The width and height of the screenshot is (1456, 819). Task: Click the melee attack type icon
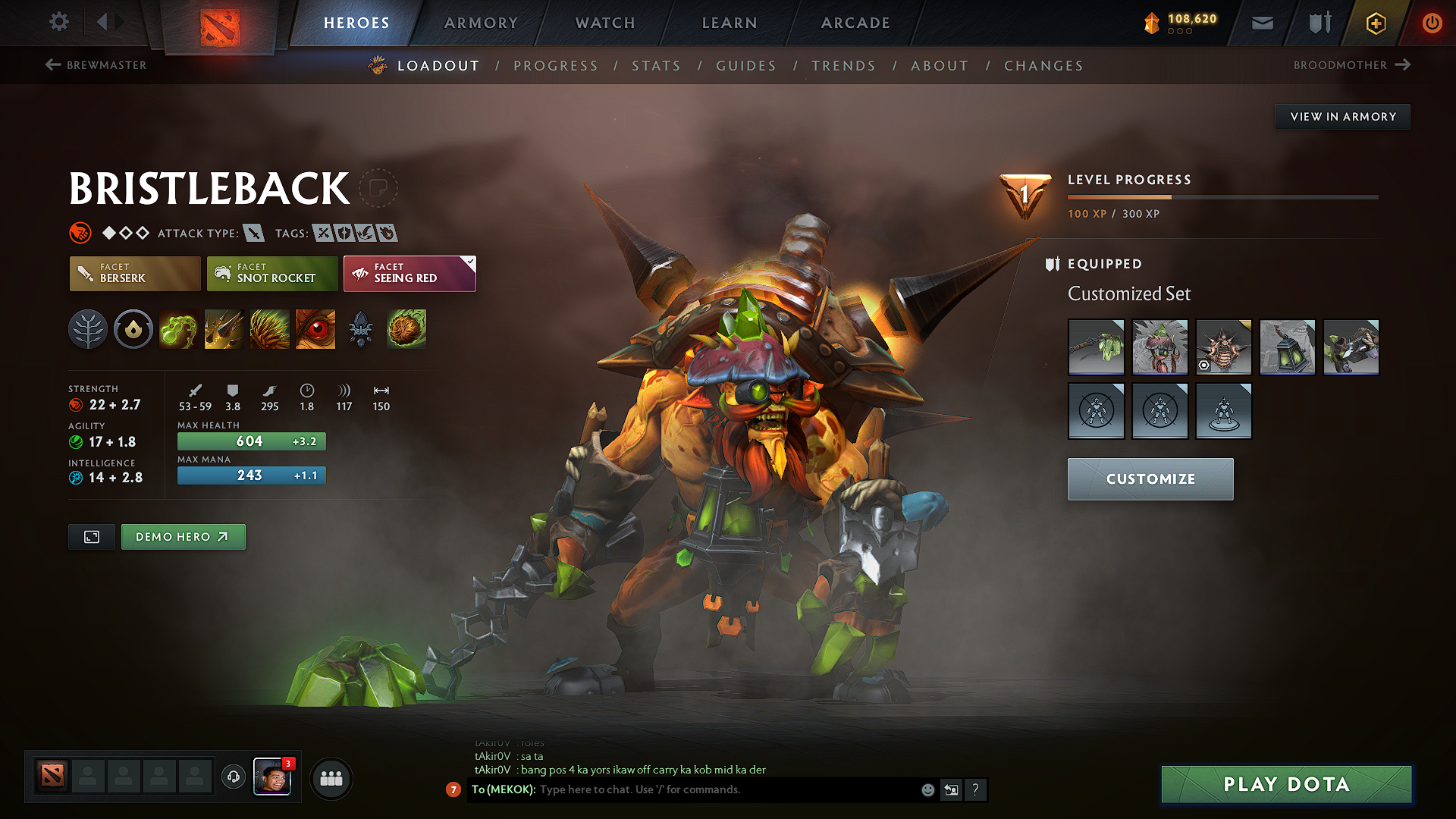pyautogui.click(x=254, y=233)
